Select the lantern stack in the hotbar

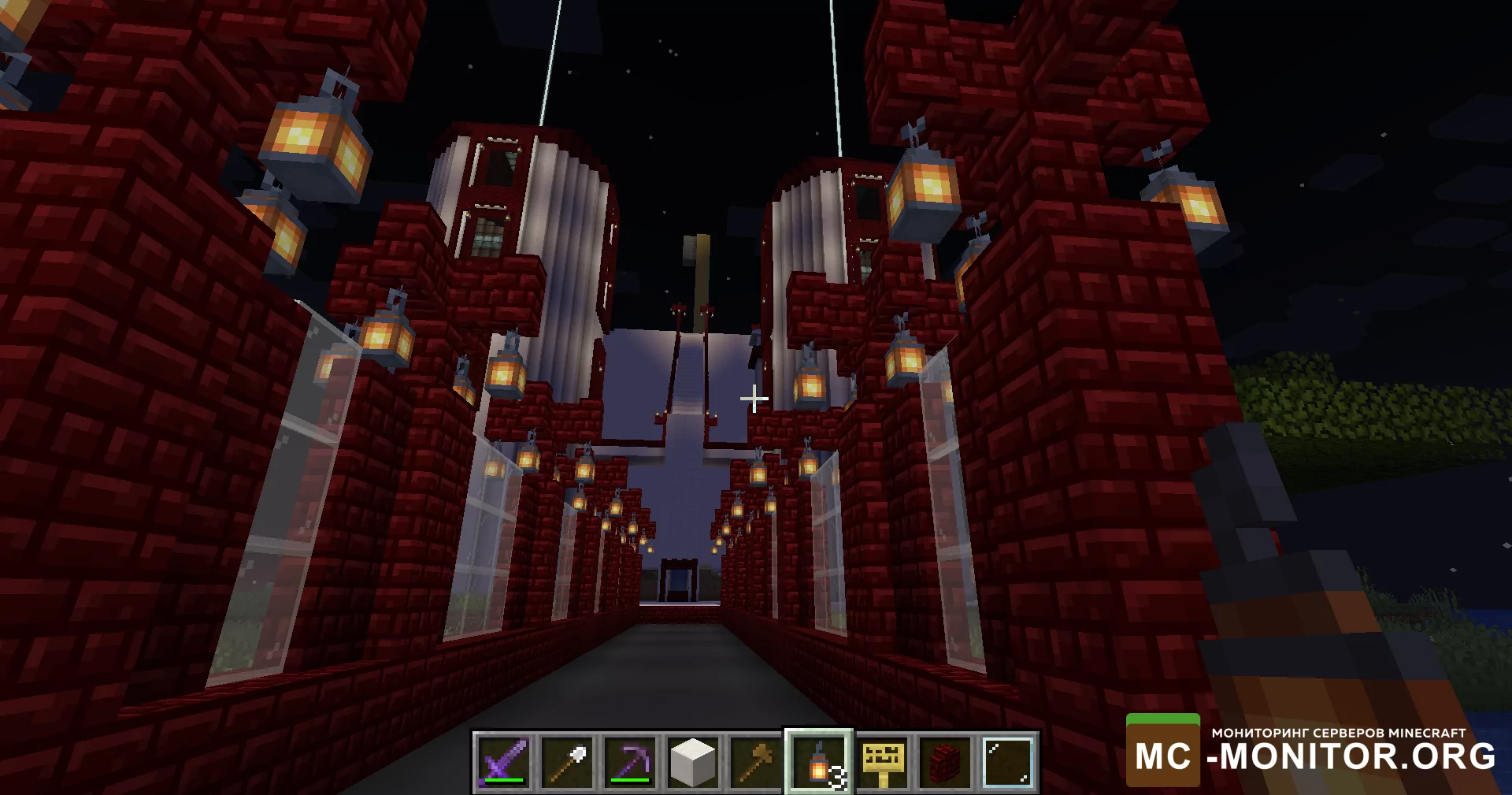pos(819,761)
